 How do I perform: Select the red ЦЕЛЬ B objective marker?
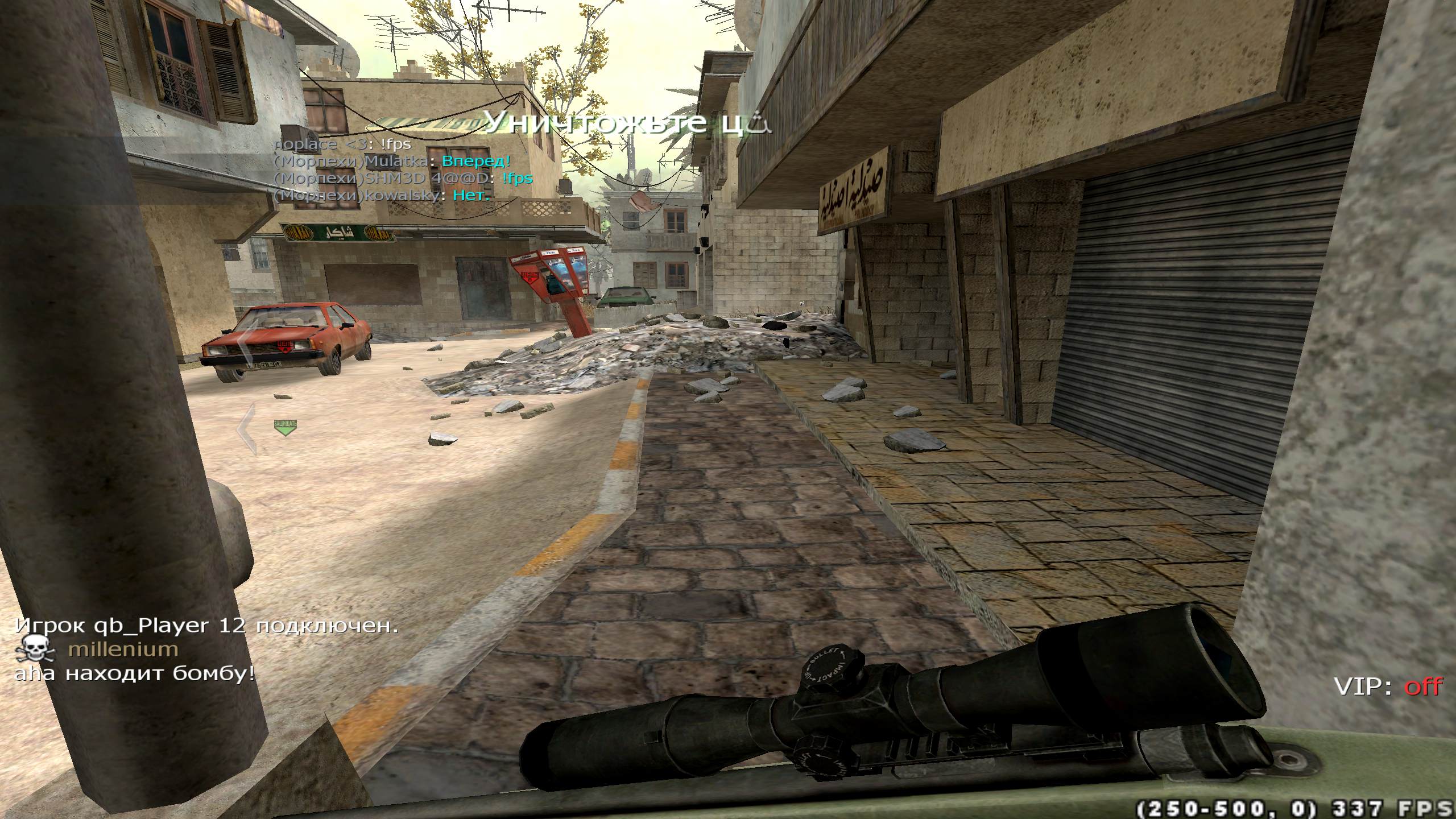click(x=531, y=278)
